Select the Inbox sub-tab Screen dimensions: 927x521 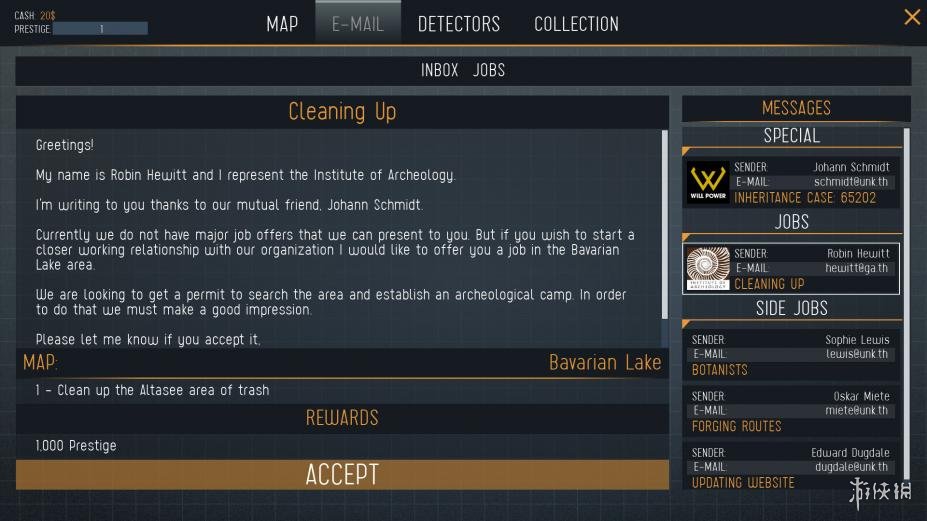(439, 70)
